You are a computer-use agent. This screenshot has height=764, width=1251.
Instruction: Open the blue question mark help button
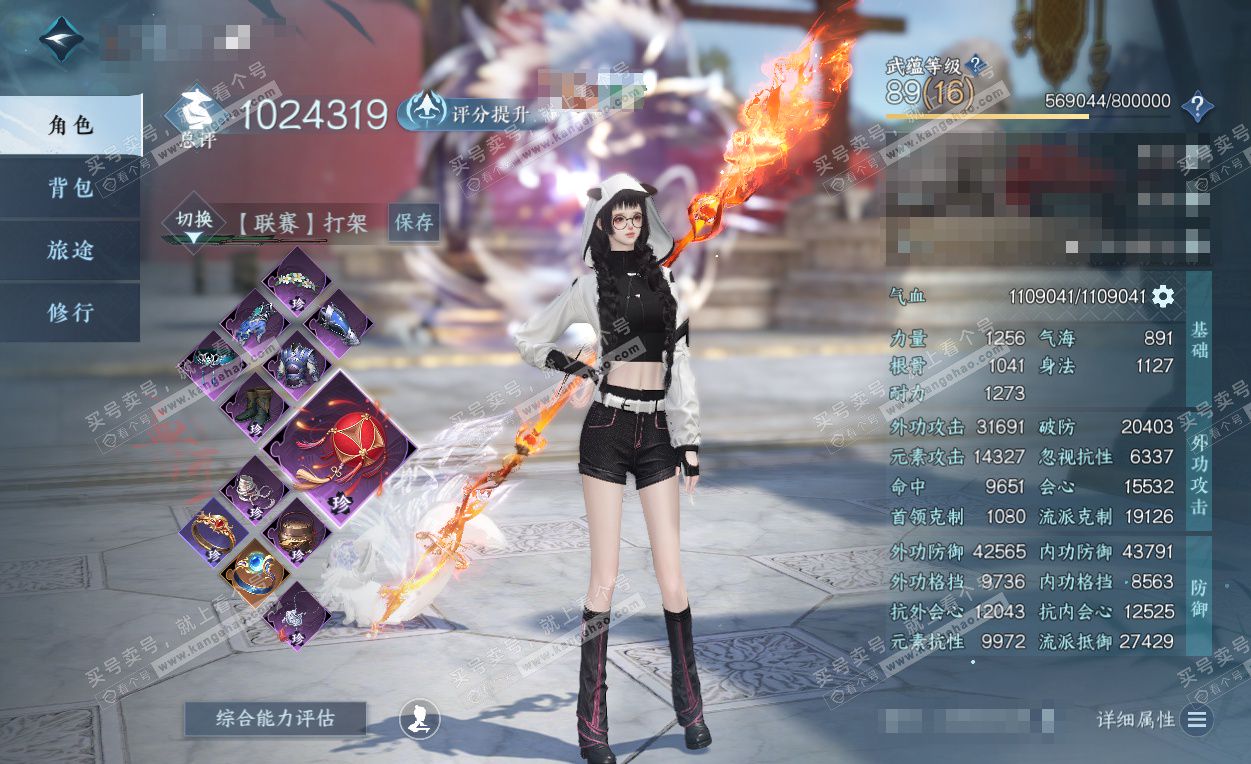click(x=1196, y=105)
